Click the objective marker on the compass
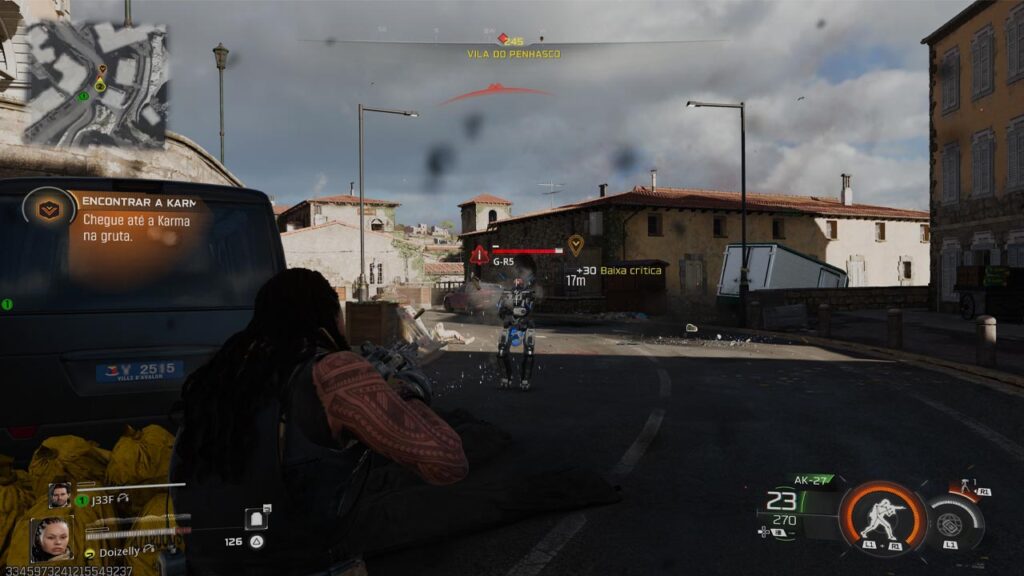 pyautogui.click(x=504, y=39)
